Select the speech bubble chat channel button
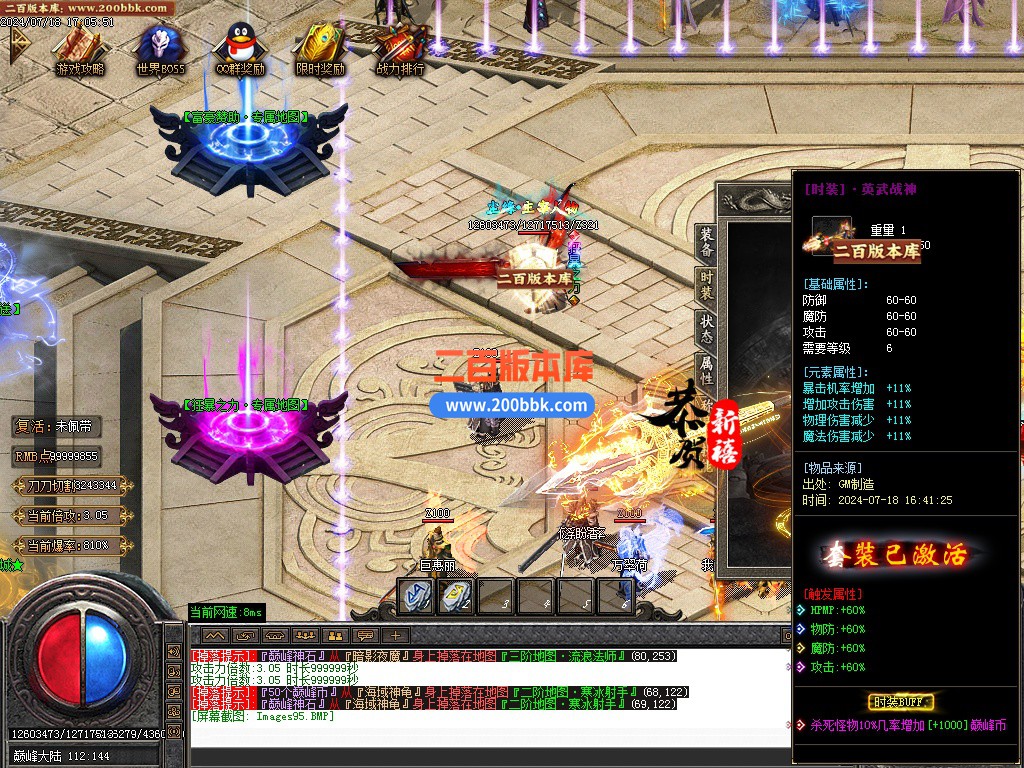Viewport: 1024px width, 768px height. point(366,635)
